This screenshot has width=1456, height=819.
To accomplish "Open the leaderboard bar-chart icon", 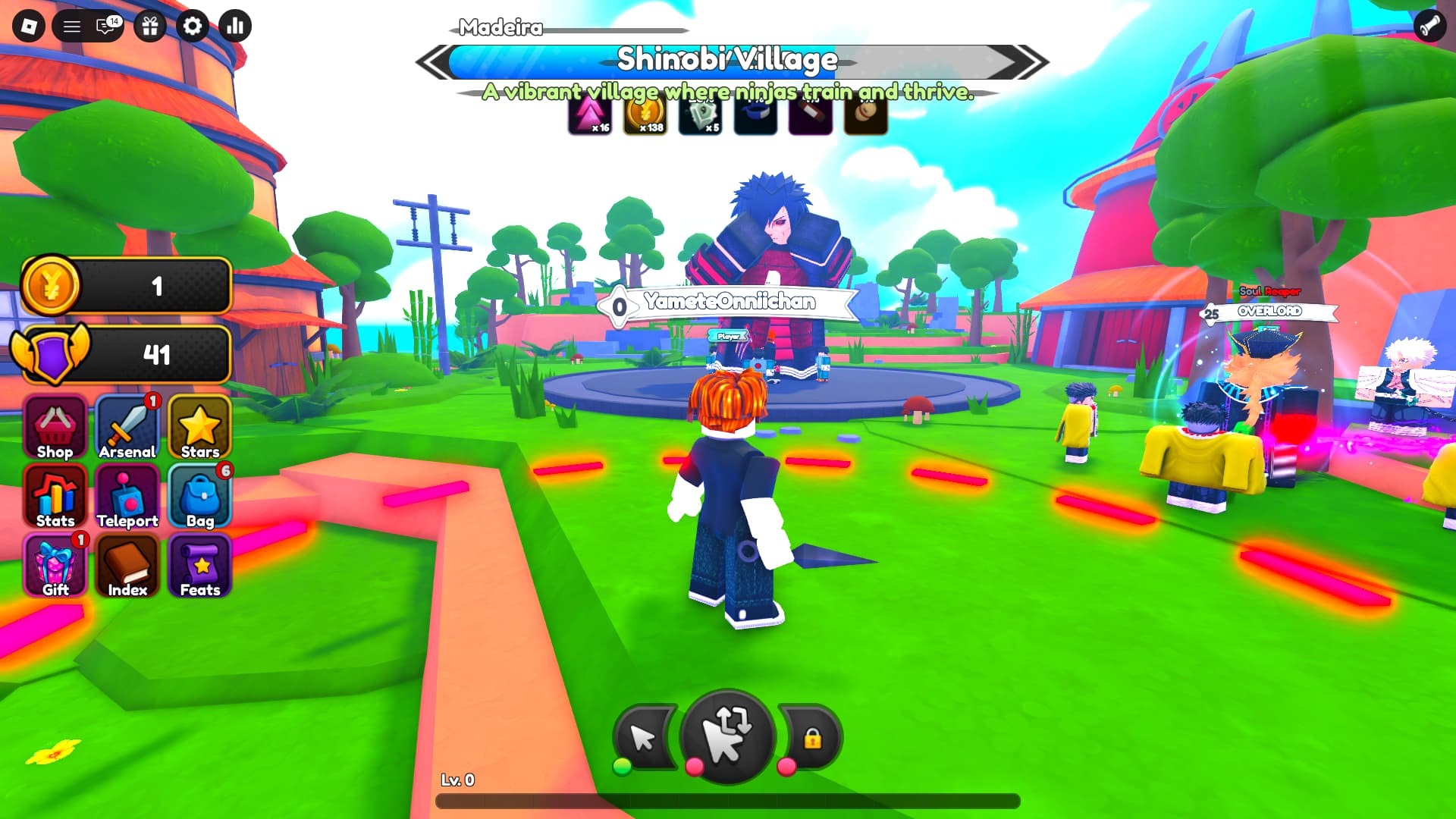I will (x=235, y=25).
